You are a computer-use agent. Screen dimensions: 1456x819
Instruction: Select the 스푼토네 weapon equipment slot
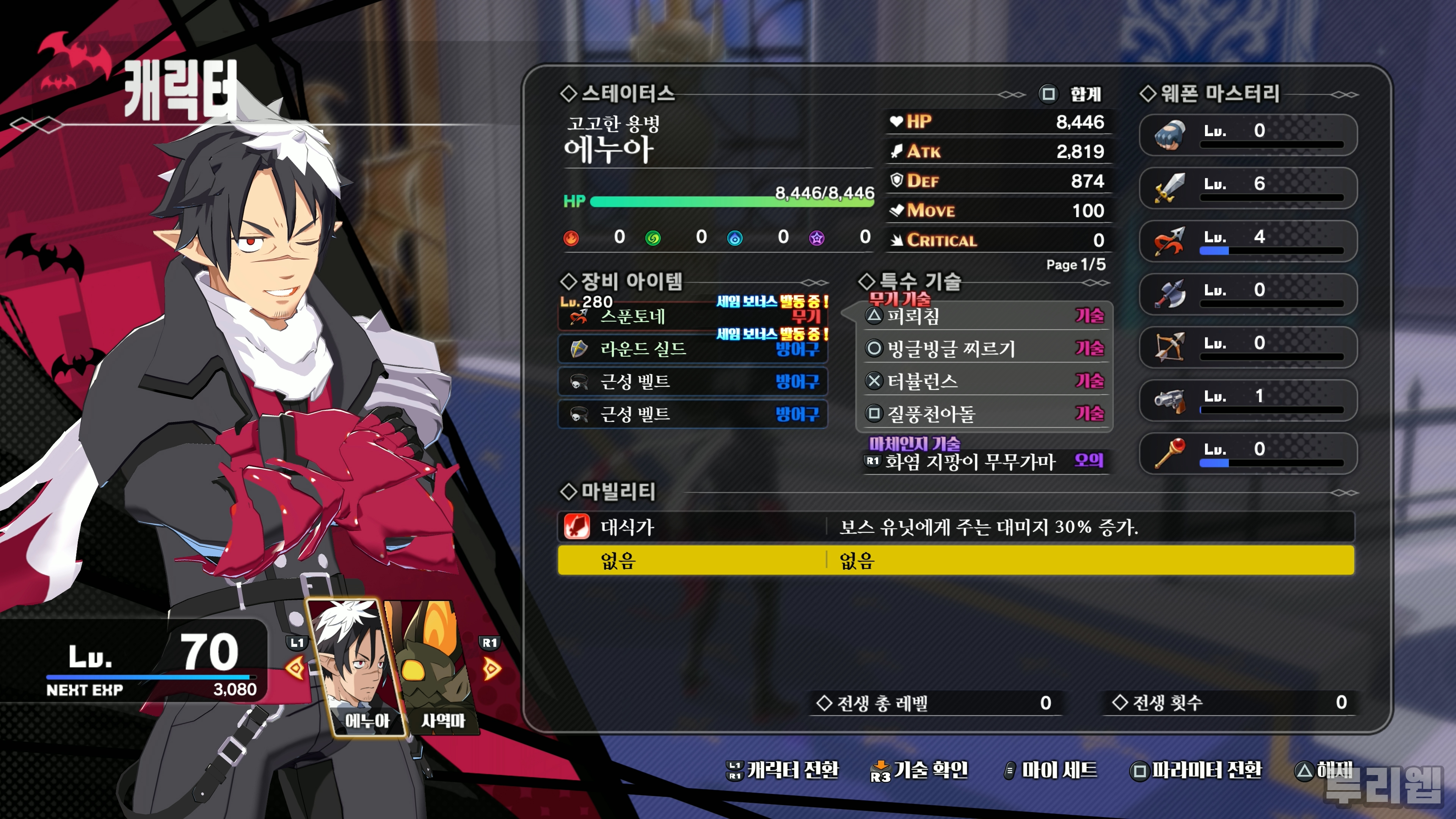coord(692,317)
